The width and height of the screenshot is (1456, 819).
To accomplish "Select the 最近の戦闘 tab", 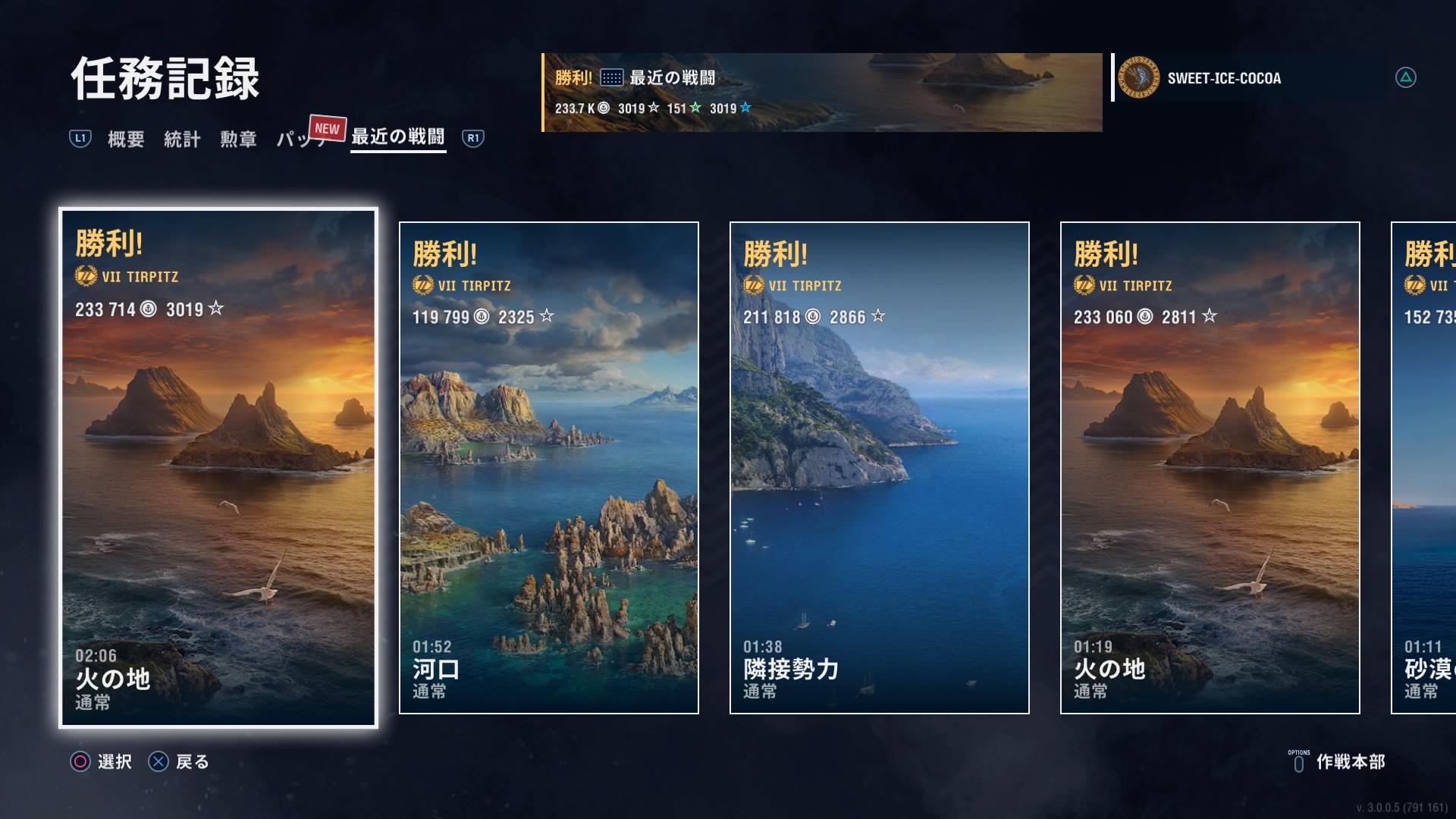I will (x=398, y=137).
